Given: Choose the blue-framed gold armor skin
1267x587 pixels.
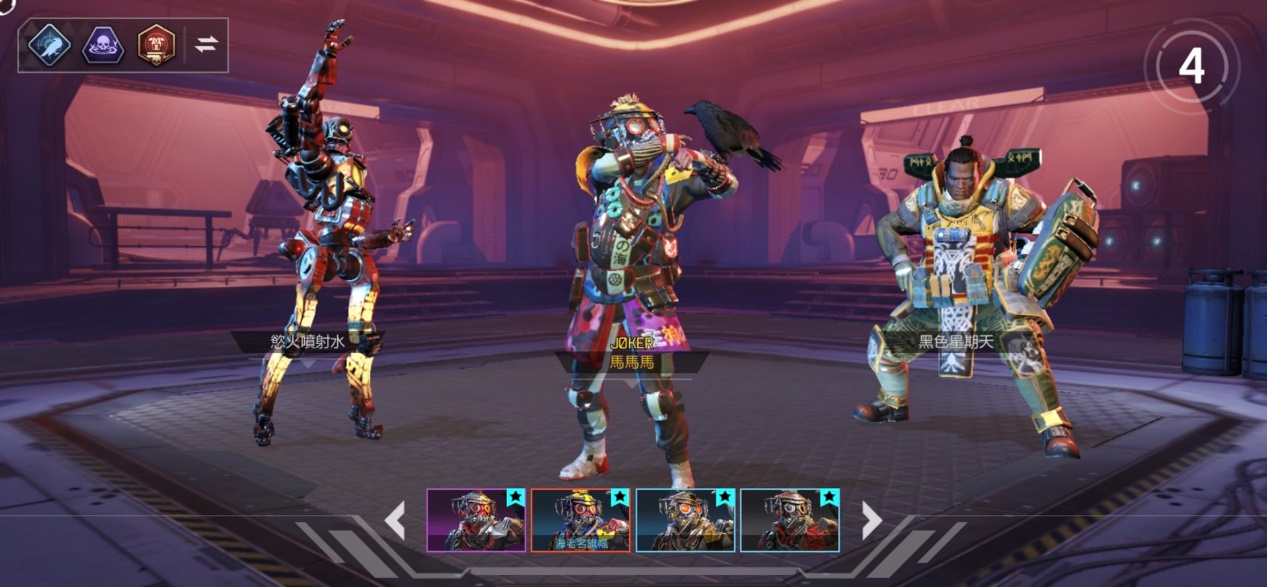Looking at the screenshot, I should [x=685, y=520].
